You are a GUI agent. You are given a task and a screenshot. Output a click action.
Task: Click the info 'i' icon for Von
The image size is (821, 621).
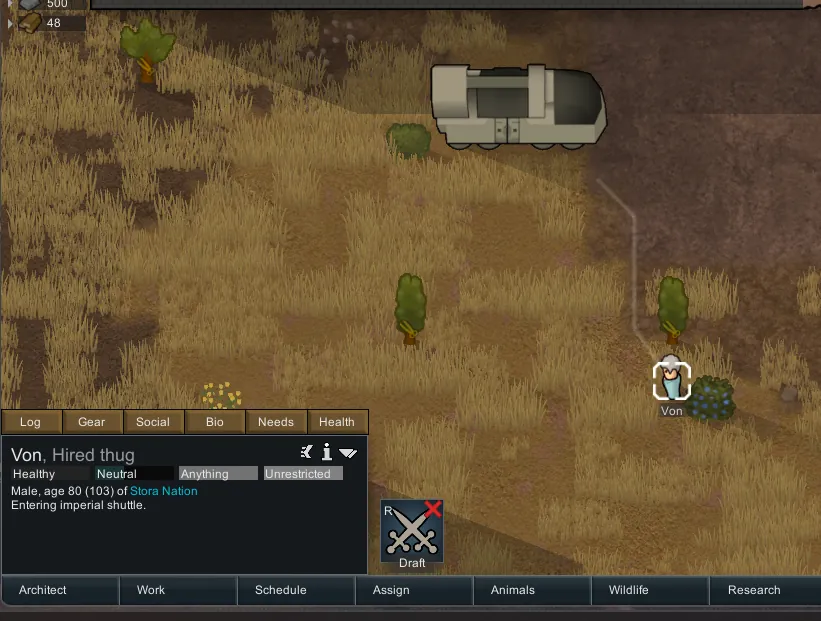(x=326, y=452)
